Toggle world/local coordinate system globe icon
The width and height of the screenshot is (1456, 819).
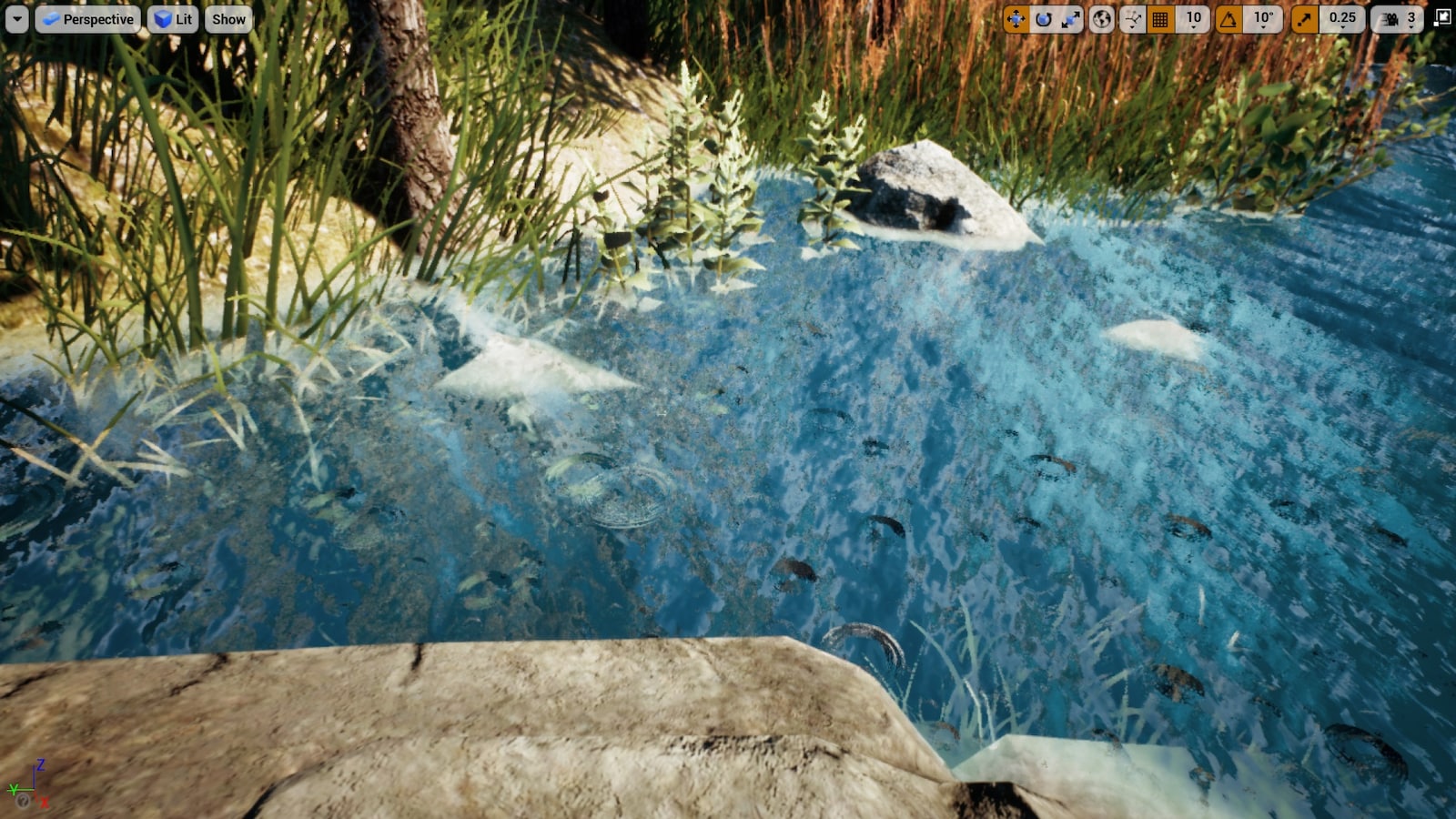pyautogui.click(x=1101, y=18)
